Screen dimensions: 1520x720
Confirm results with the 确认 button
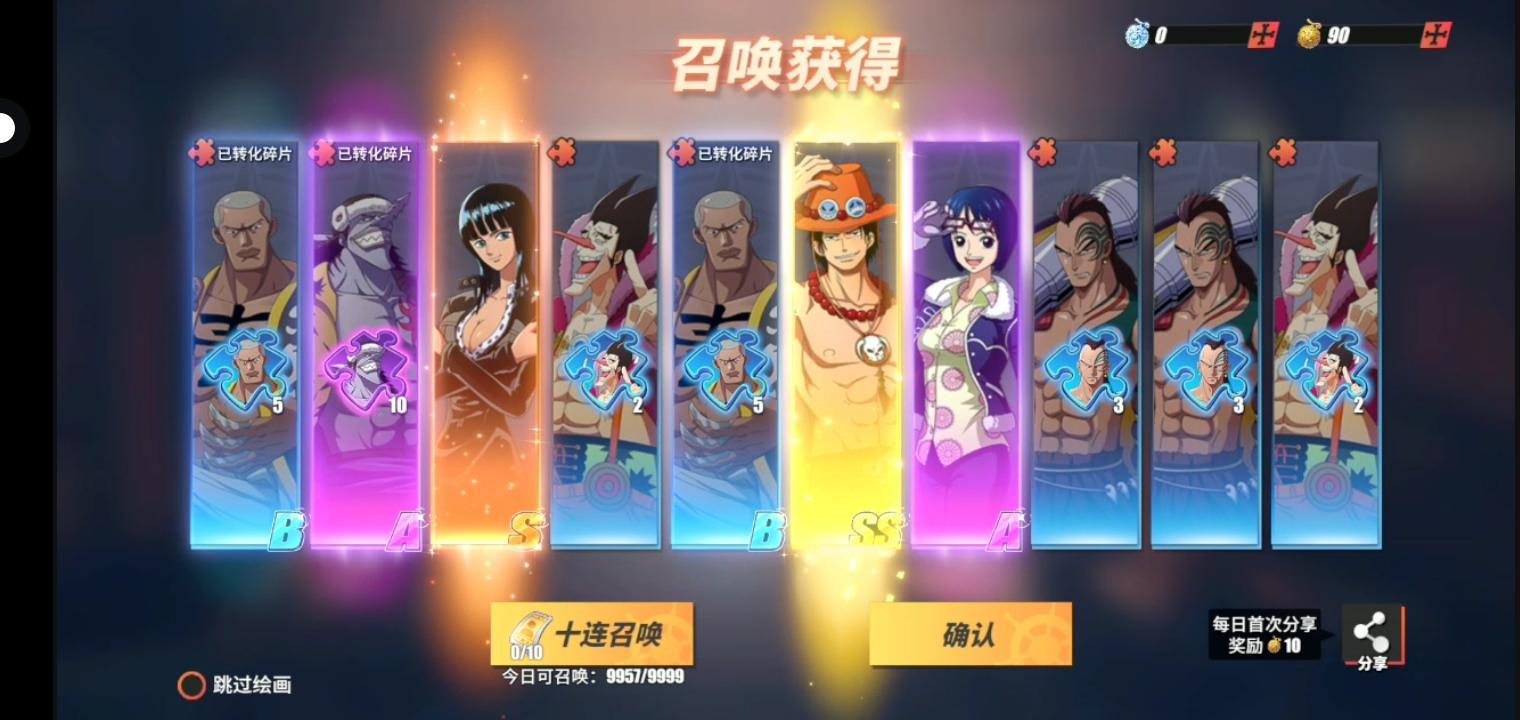tap(967, 634)
